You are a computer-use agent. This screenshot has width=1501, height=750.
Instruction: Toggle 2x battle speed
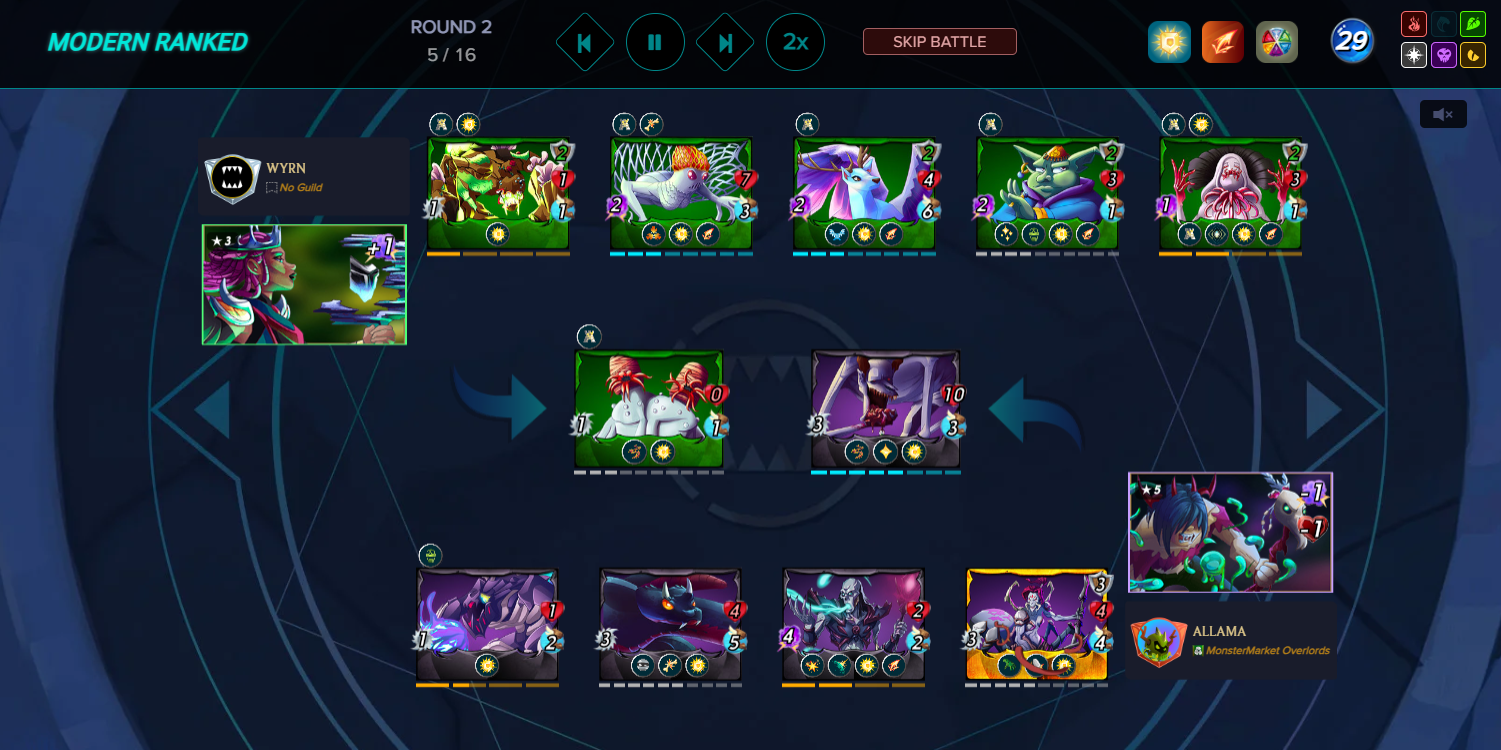click(795, 42)
